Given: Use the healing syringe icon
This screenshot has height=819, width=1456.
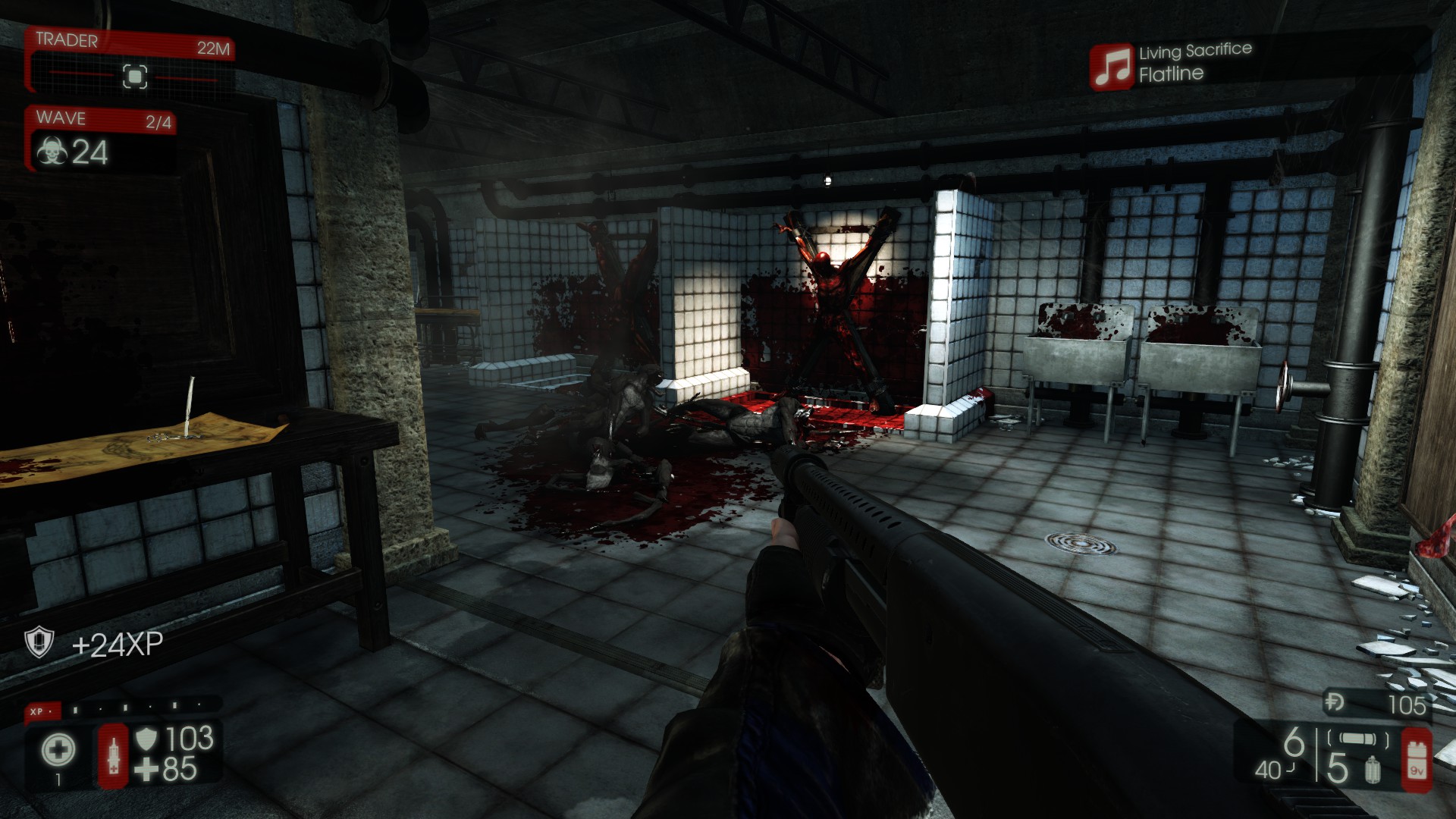Looking at the screenshot, I should tap(114, 755).
